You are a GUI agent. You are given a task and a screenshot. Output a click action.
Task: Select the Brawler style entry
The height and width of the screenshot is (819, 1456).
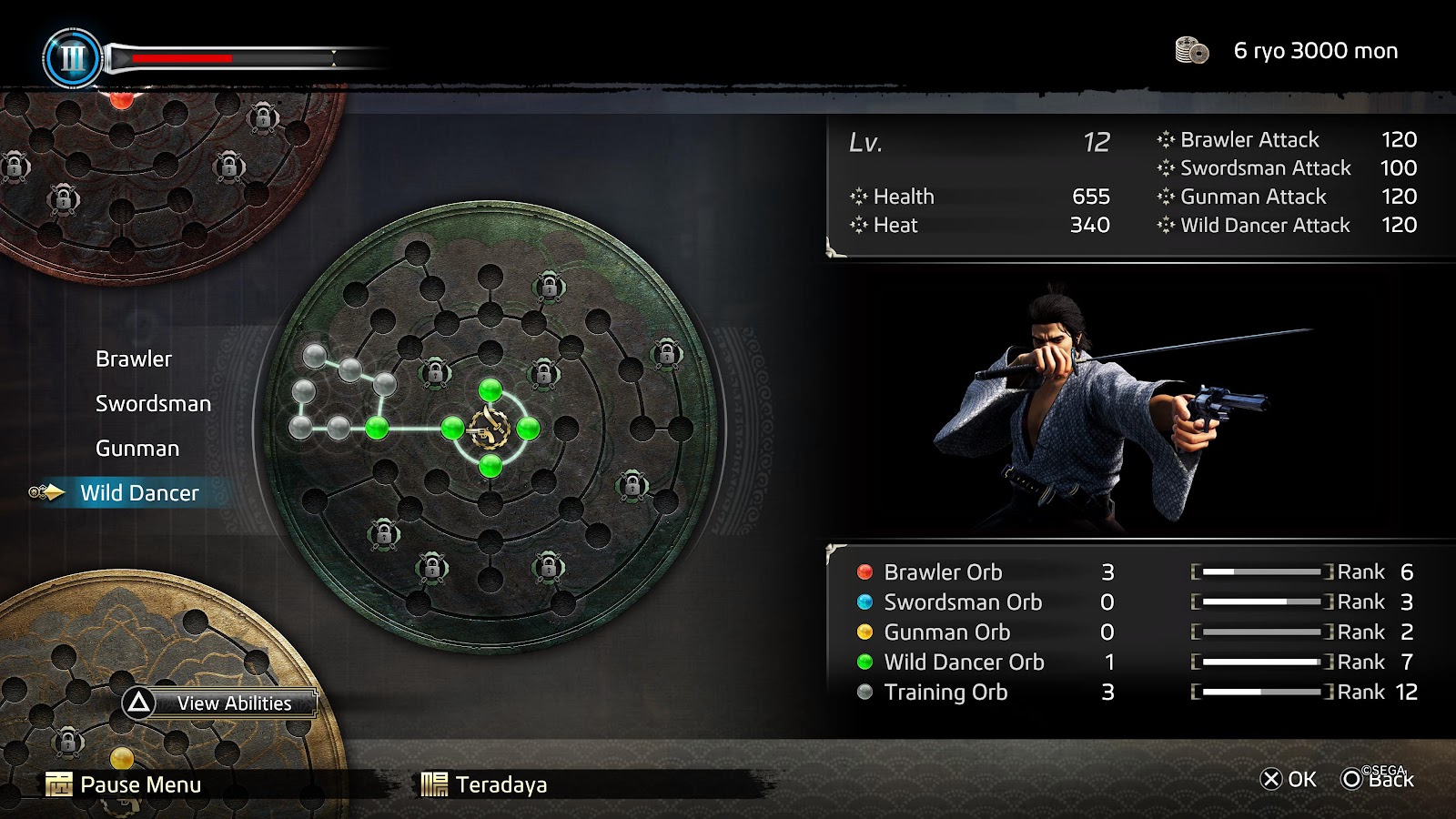point(134,359)
